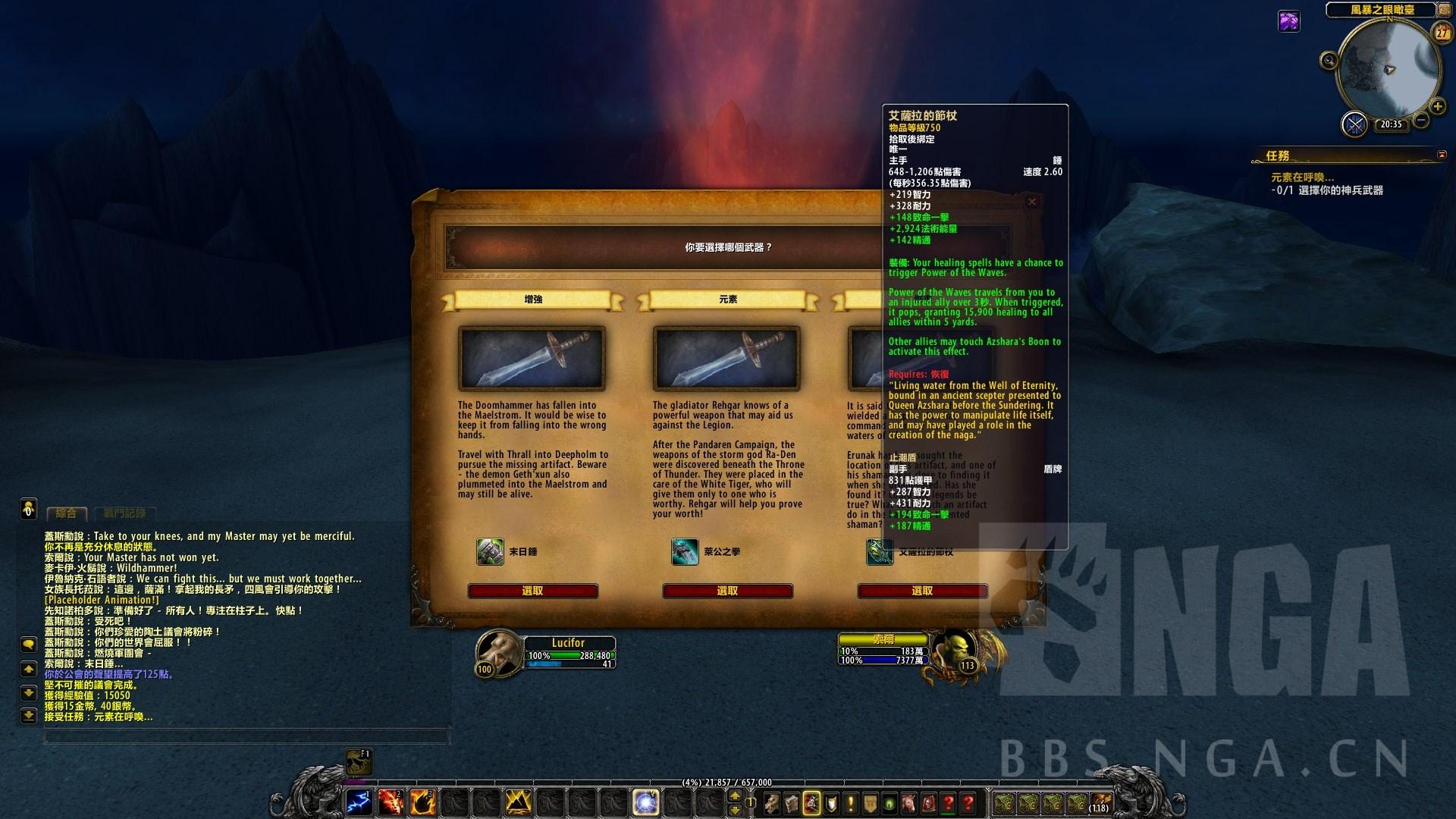Toggle the minimap tracking magnifier button
1456x819 pixels.
pos(1329,61)
